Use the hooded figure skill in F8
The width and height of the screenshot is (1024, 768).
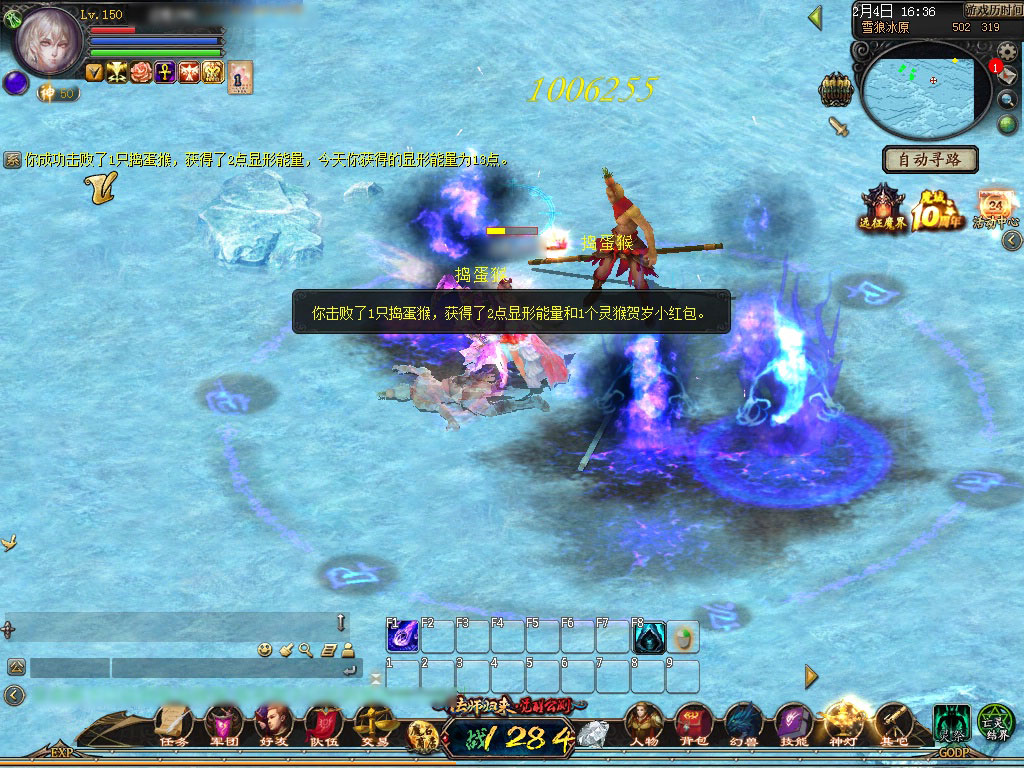coord(649,637)
